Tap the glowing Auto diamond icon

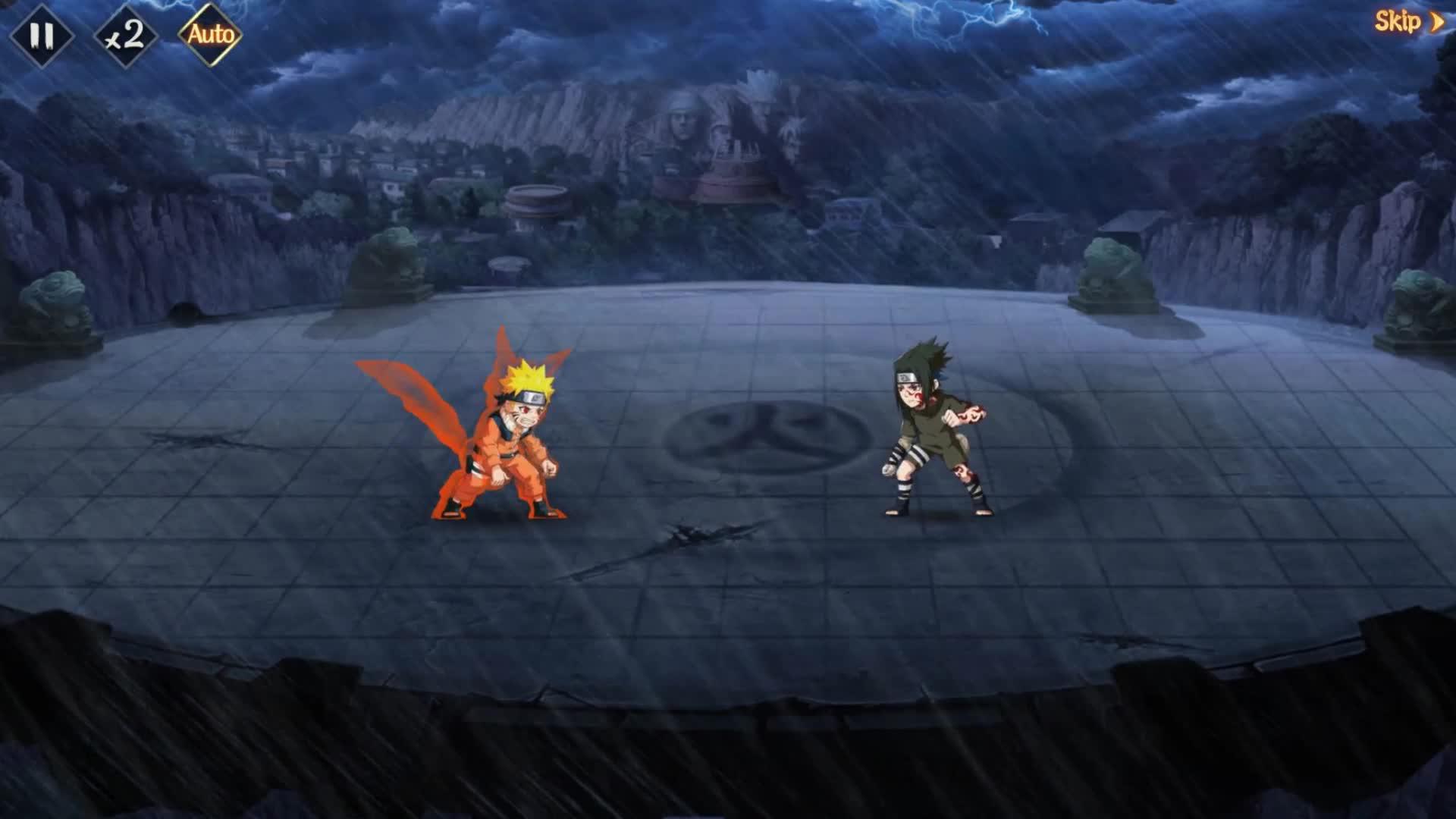(x=211, y=33)
